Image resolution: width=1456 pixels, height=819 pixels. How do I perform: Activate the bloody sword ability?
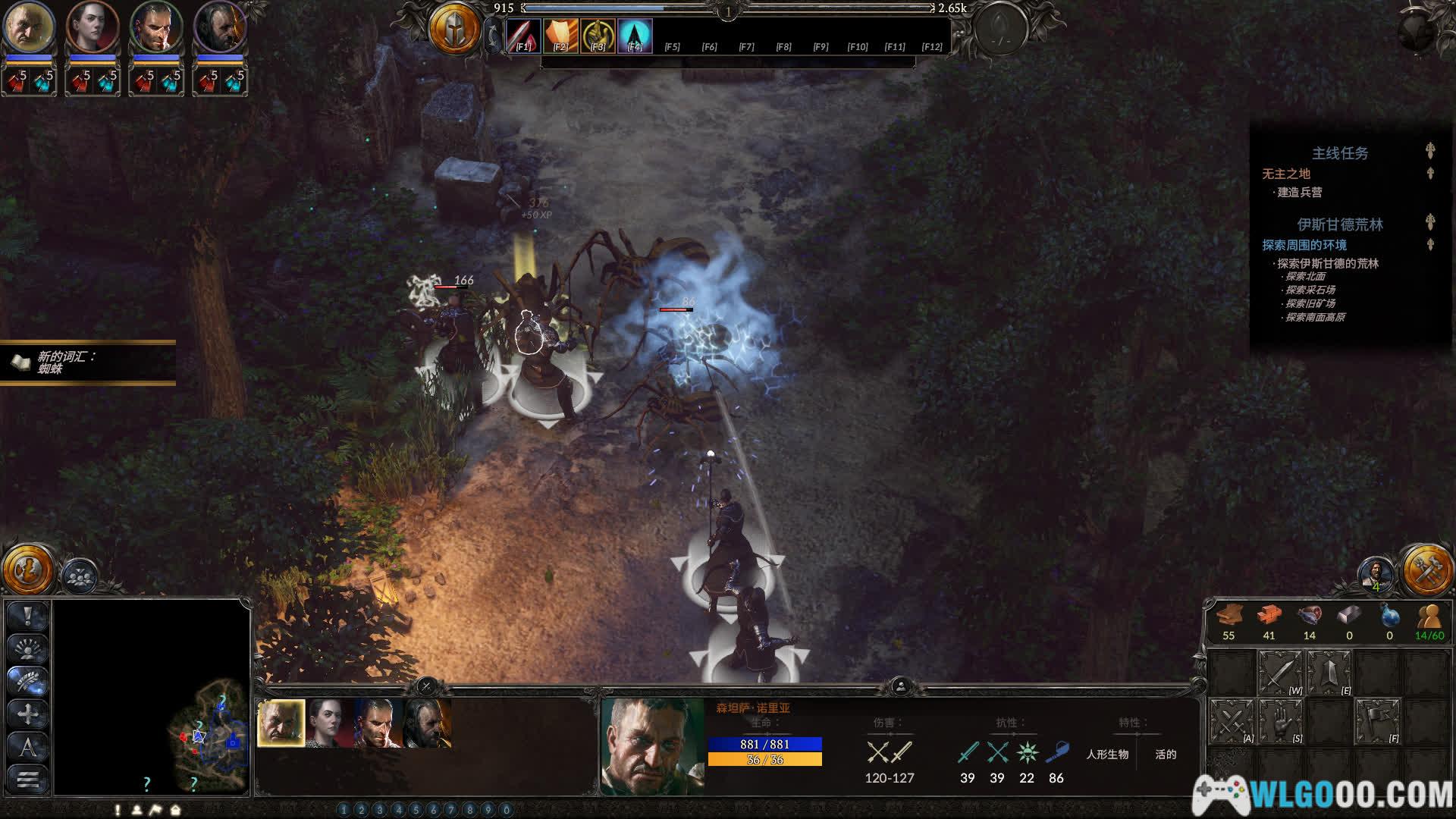522,36
